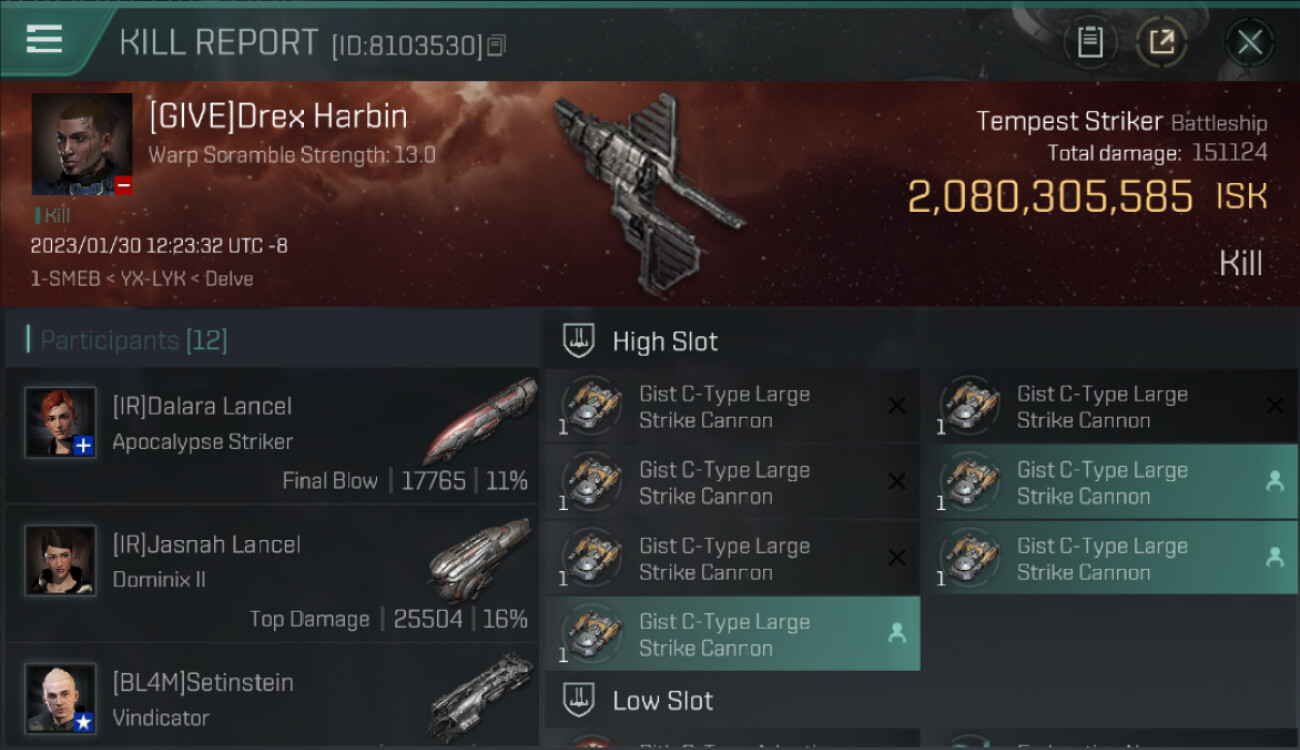The width and height of the screenshot is (1300, 750).
Task: Copy the kill report ID
Action: pos(497,45)
